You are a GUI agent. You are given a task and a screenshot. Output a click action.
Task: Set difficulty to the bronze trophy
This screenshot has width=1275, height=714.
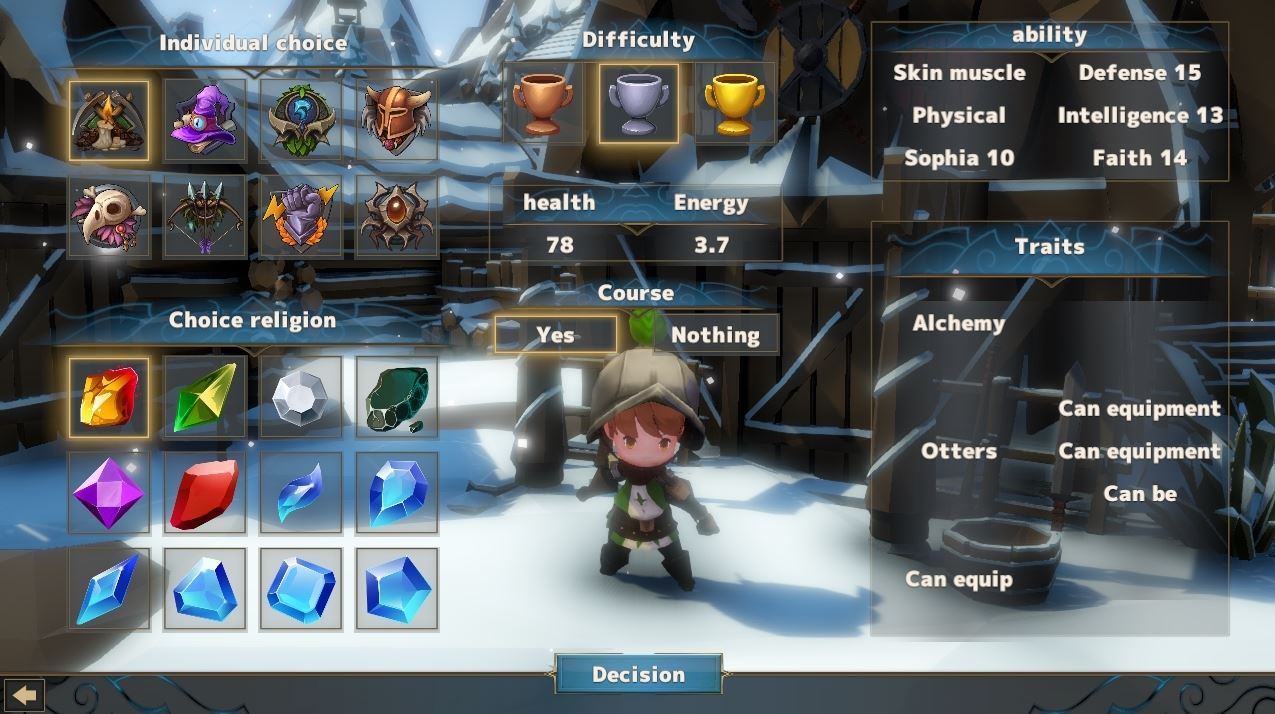tap(543, 104)
